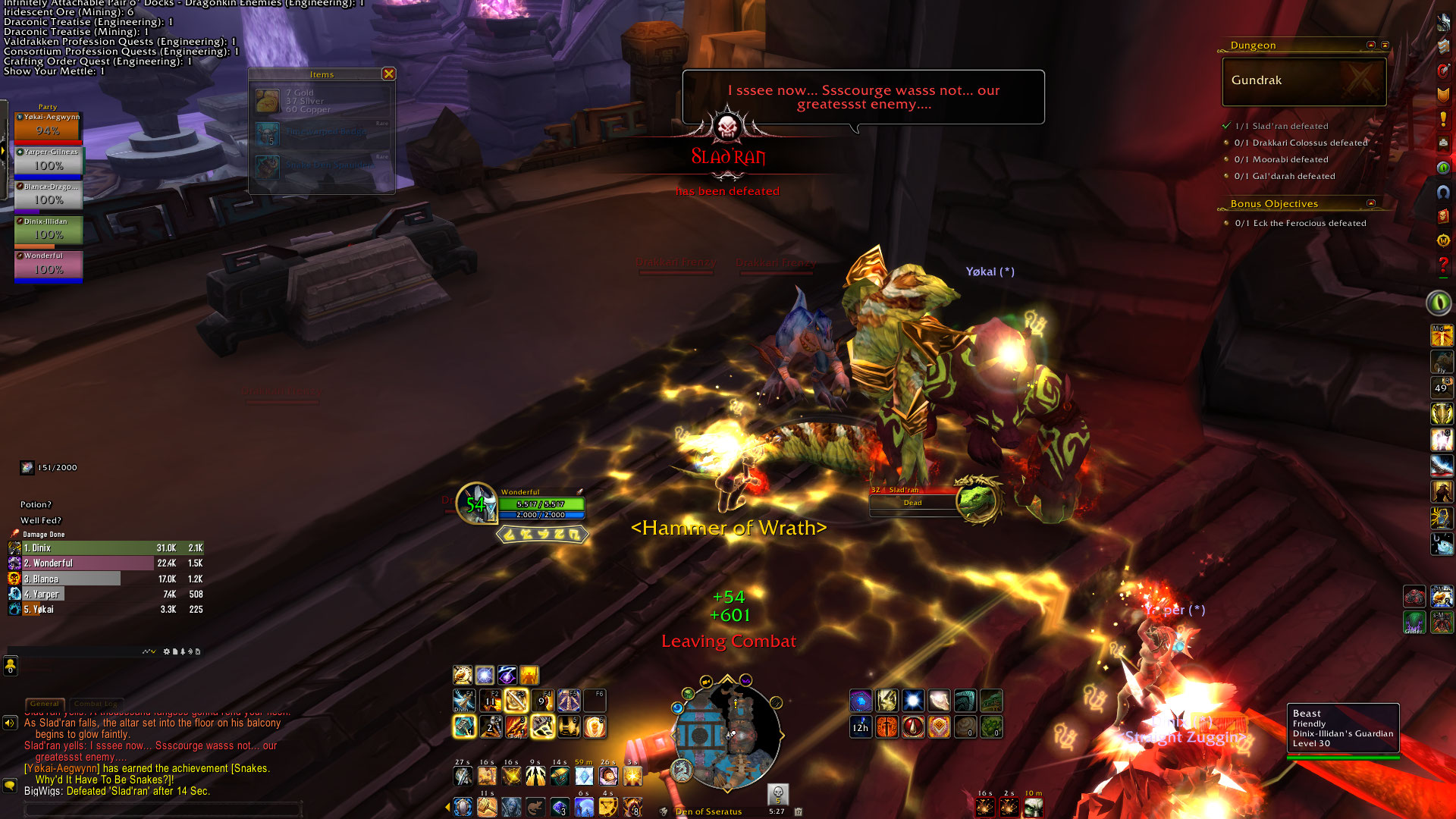Select party member Yarper-Gilneas's frame
Screen dimensions: 1456x819
pos(49,162)
